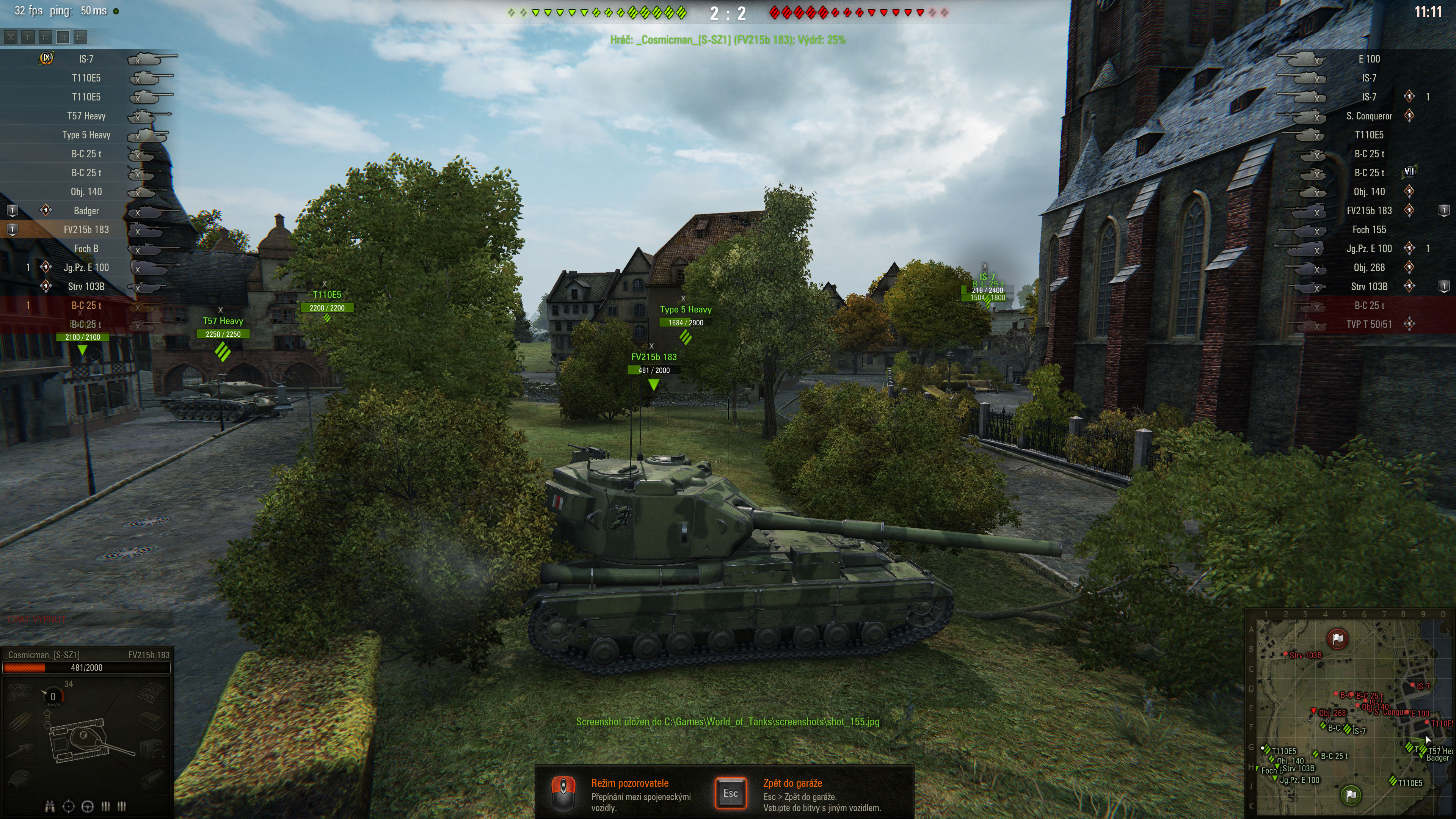
Task: Select the allied Type 5 Heavy row
Action: (86, 135)
